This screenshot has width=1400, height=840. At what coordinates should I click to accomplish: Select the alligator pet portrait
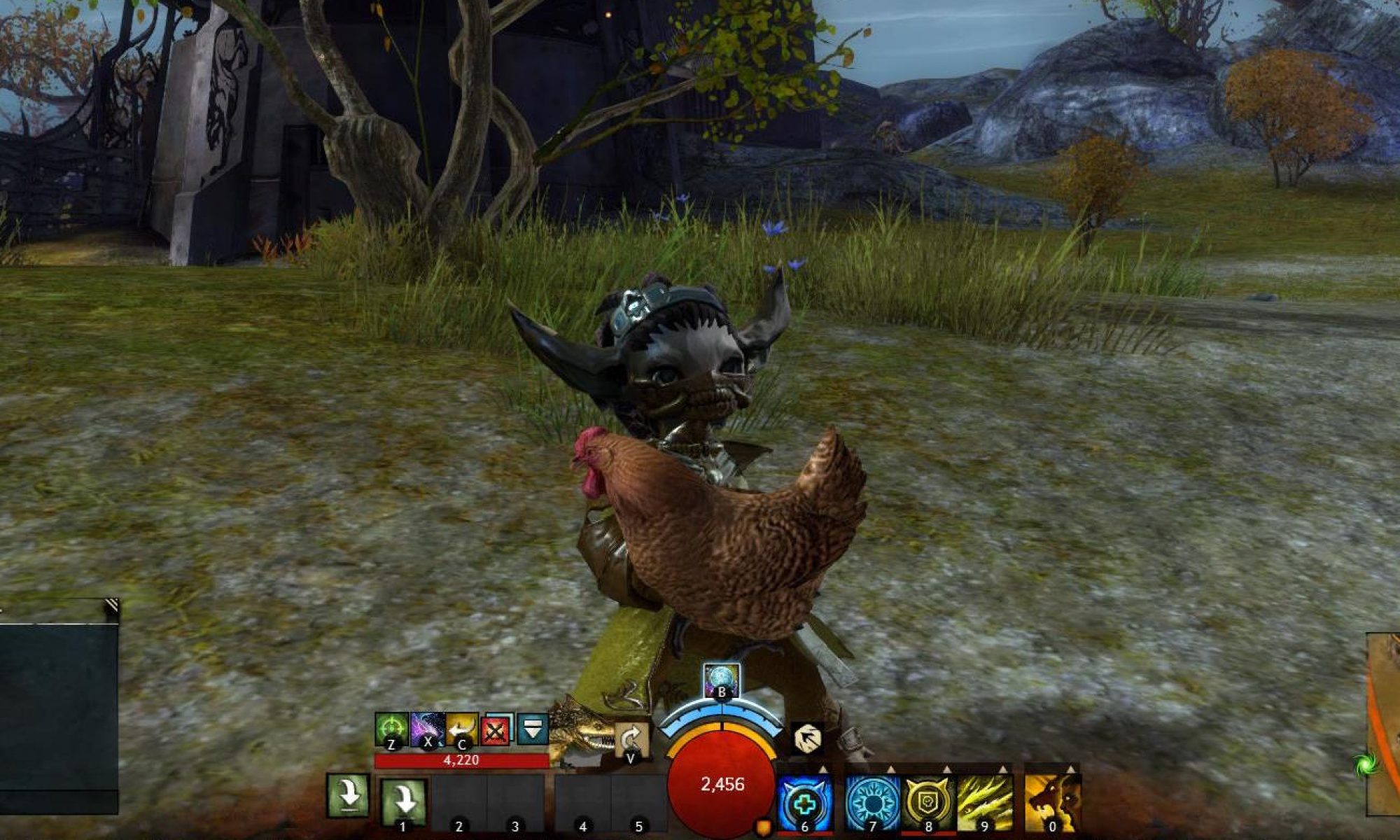581,731
